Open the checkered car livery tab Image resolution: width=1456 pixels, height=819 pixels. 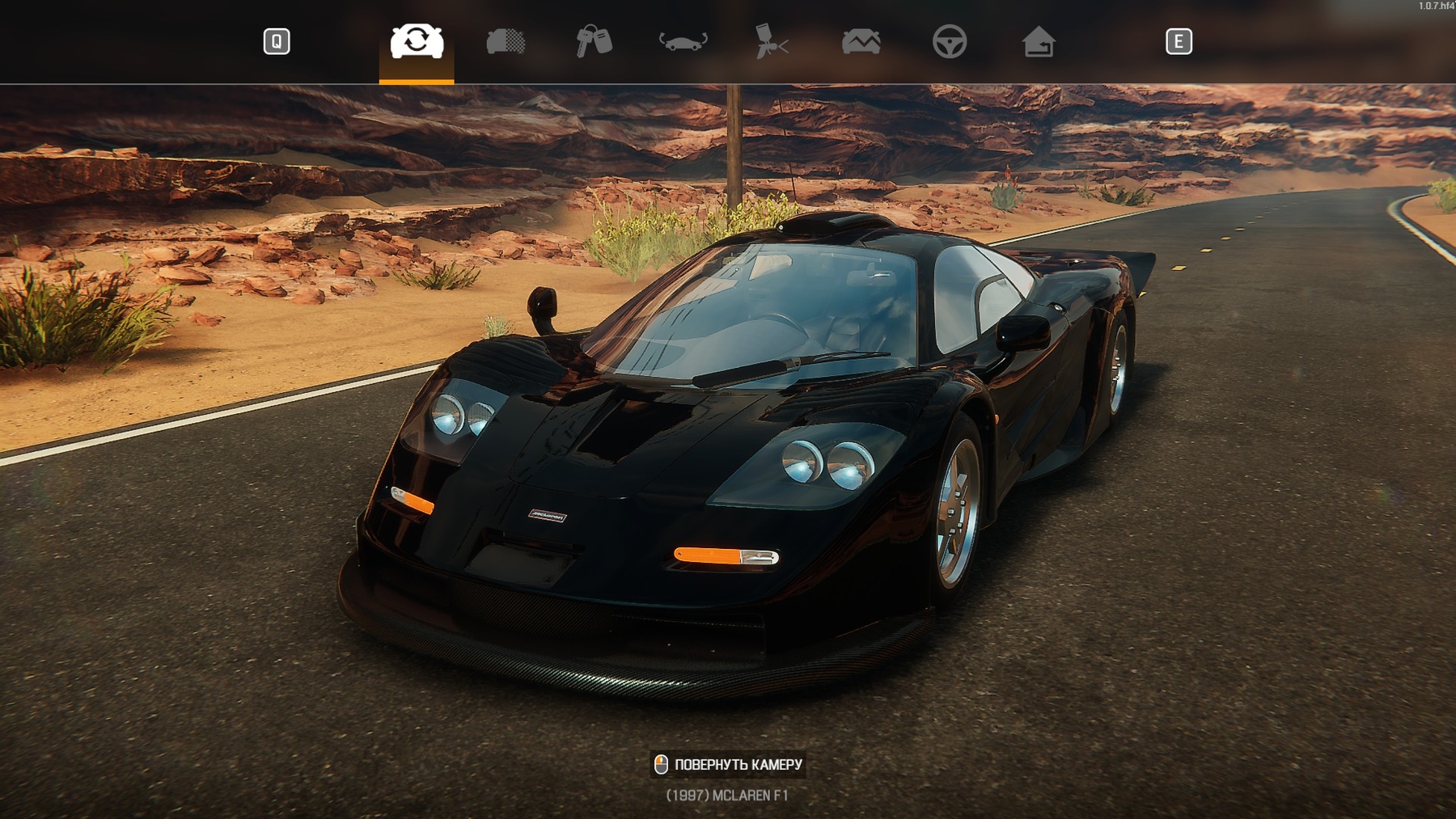506,41
